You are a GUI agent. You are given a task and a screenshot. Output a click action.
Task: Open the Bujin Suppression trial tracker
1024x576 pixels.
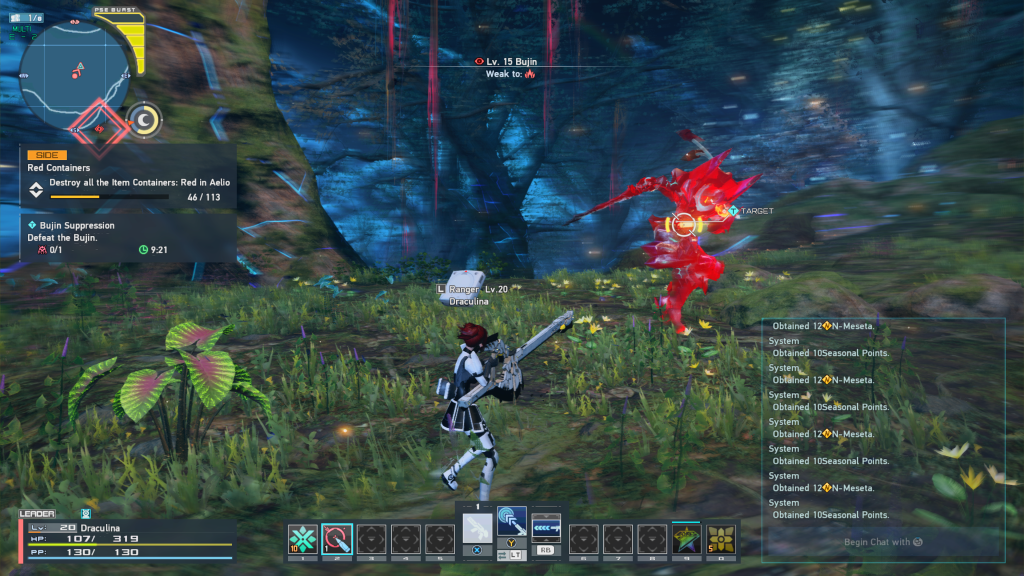128,239
